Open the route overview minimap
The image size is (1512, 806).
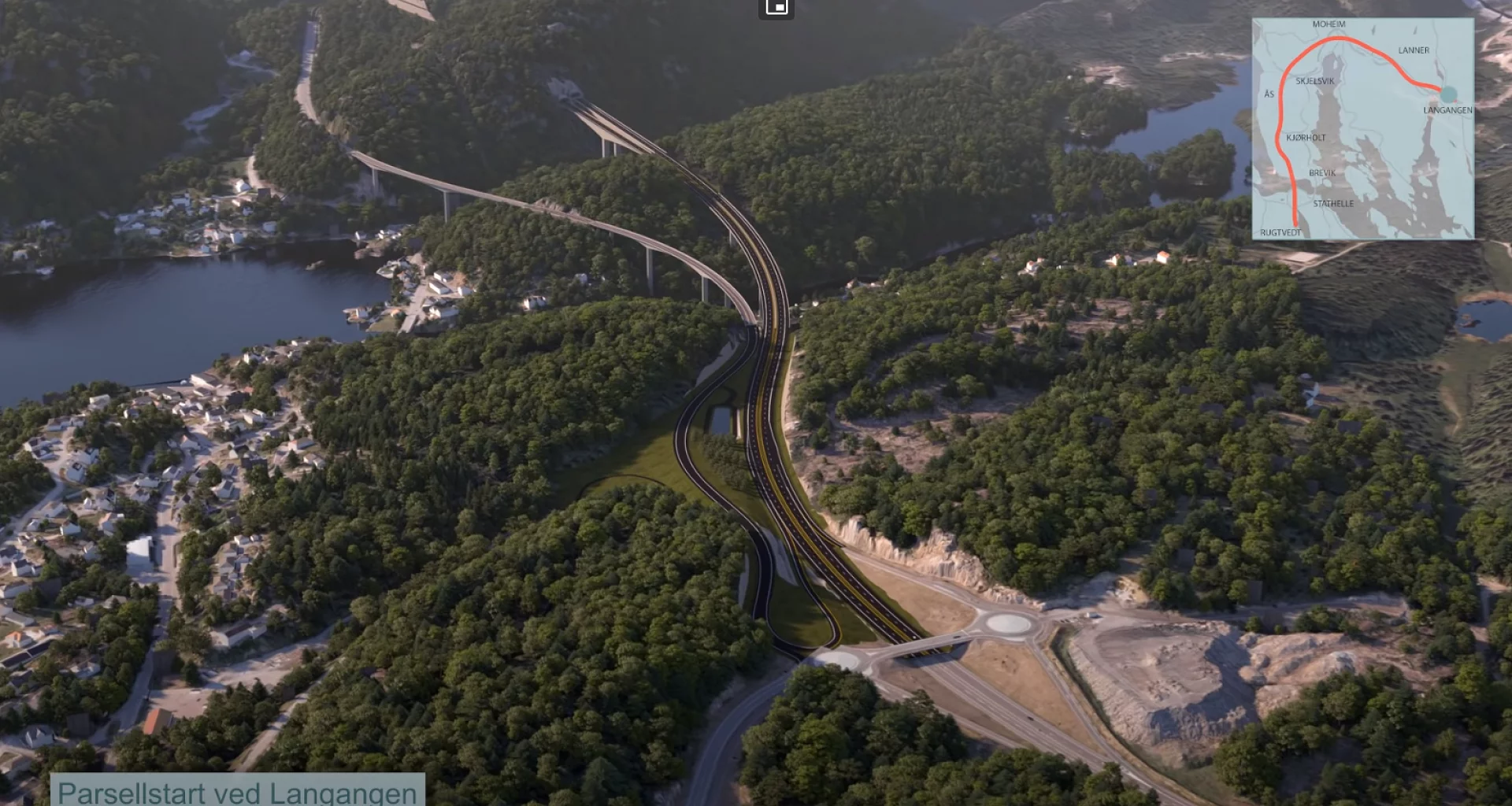1362,128
